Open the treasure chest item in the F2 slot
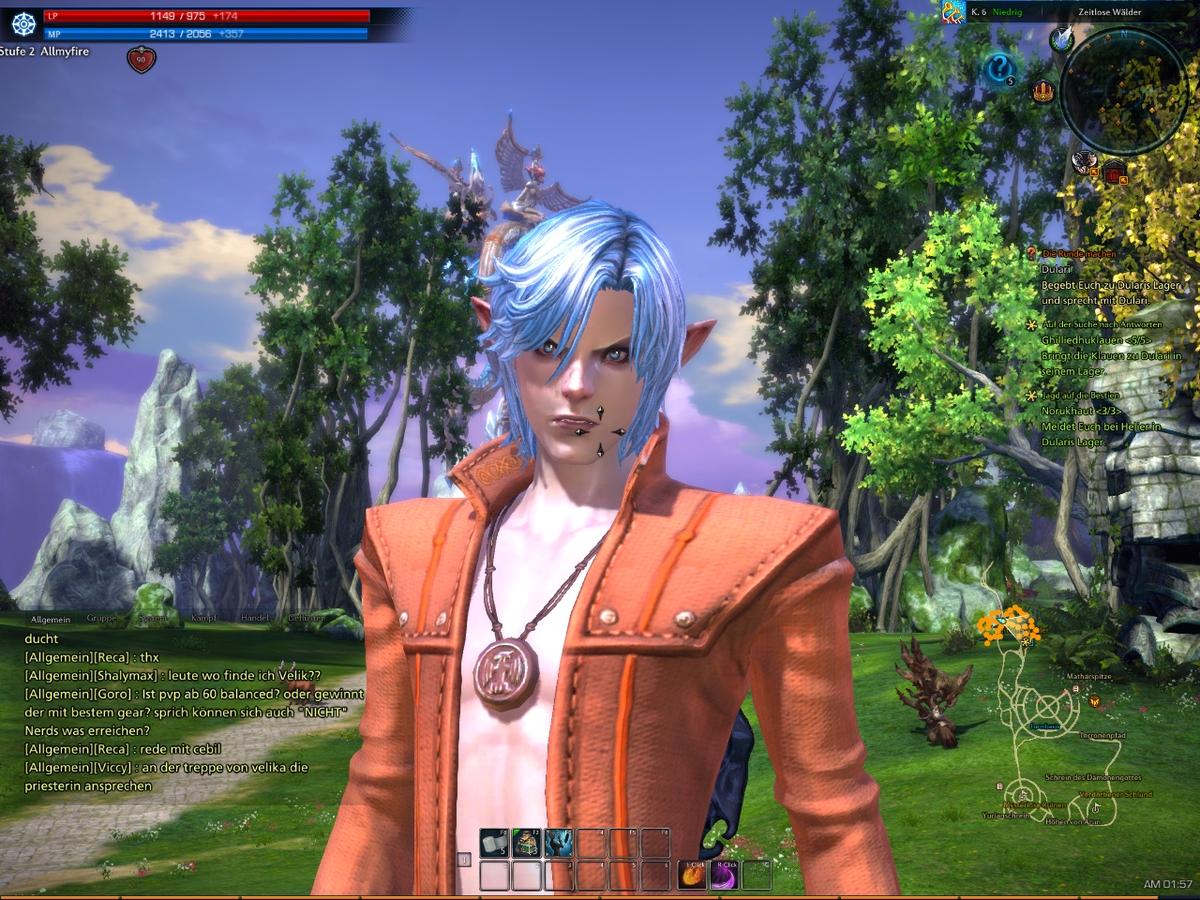The height and width of the screenshot is (900, 1200). point(526,843)
